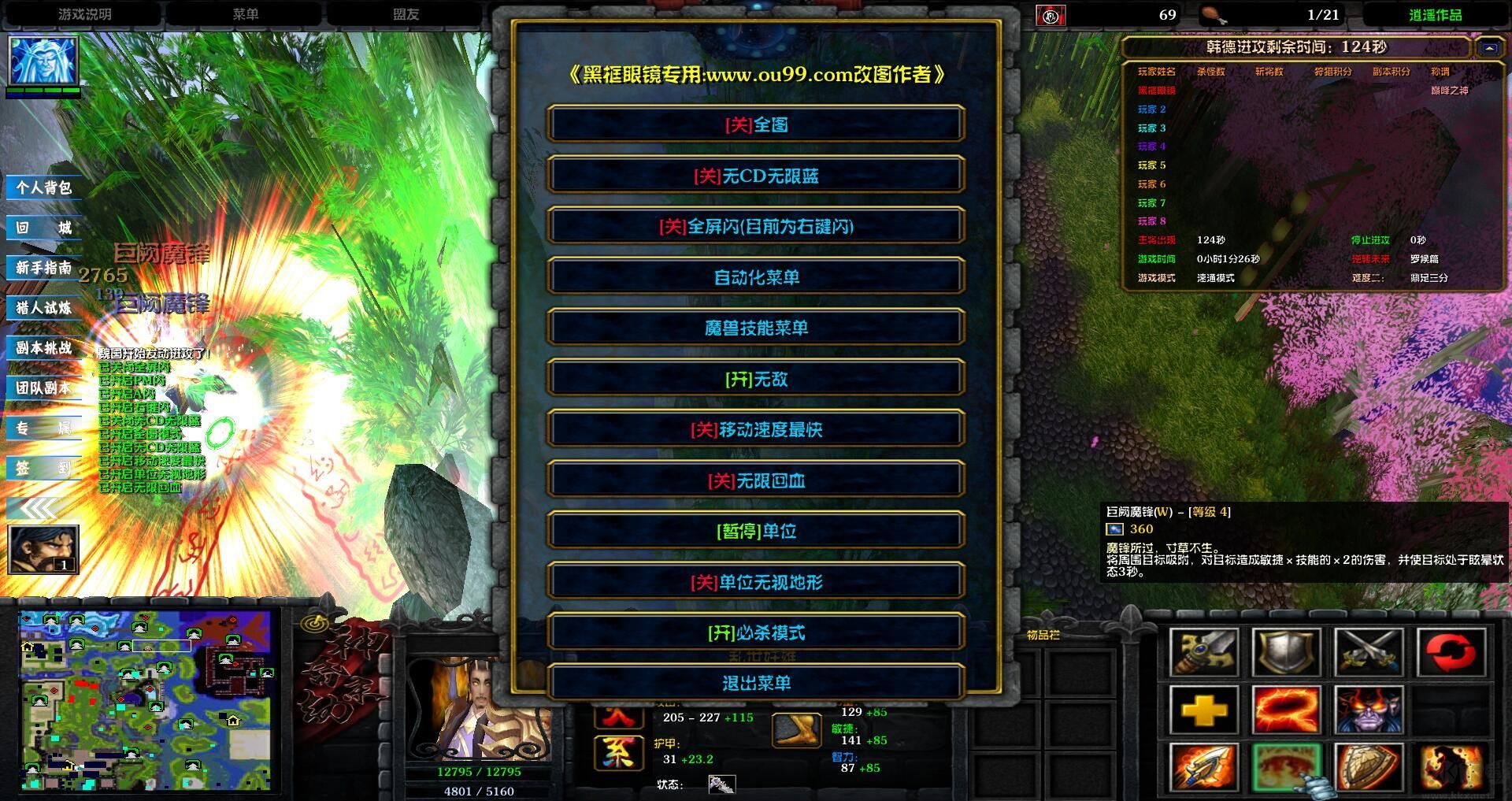Open the 新手指南 beginner guide

(x=44, y=268)
